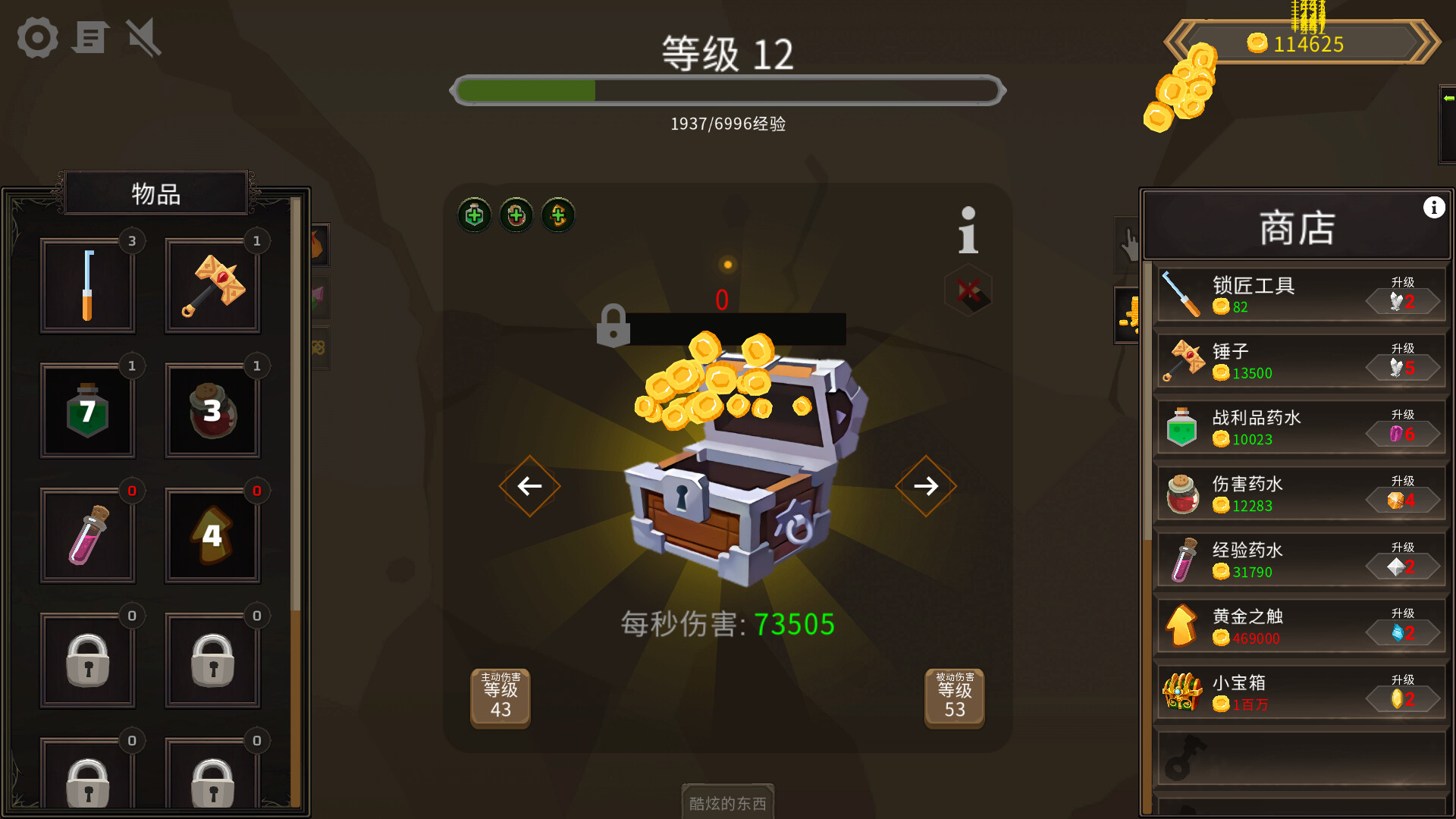Click the 主动伤害 等级 43 button

(x=500, y=698)
